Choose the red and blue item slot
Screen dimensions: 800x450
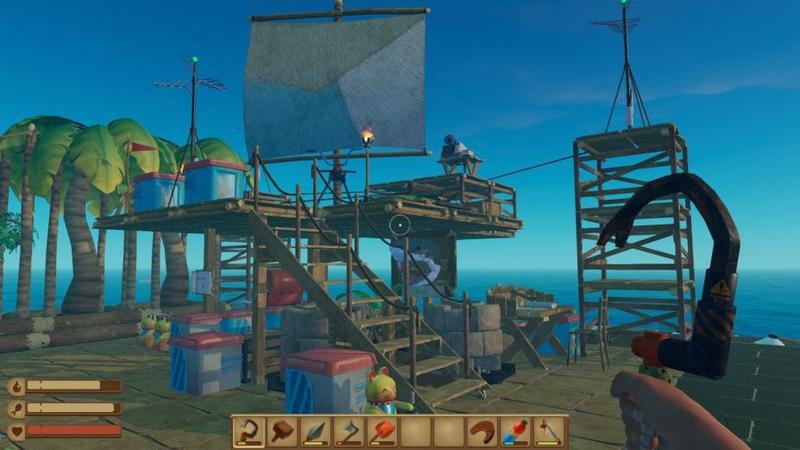pyautogui.click(x=516, y=432)
